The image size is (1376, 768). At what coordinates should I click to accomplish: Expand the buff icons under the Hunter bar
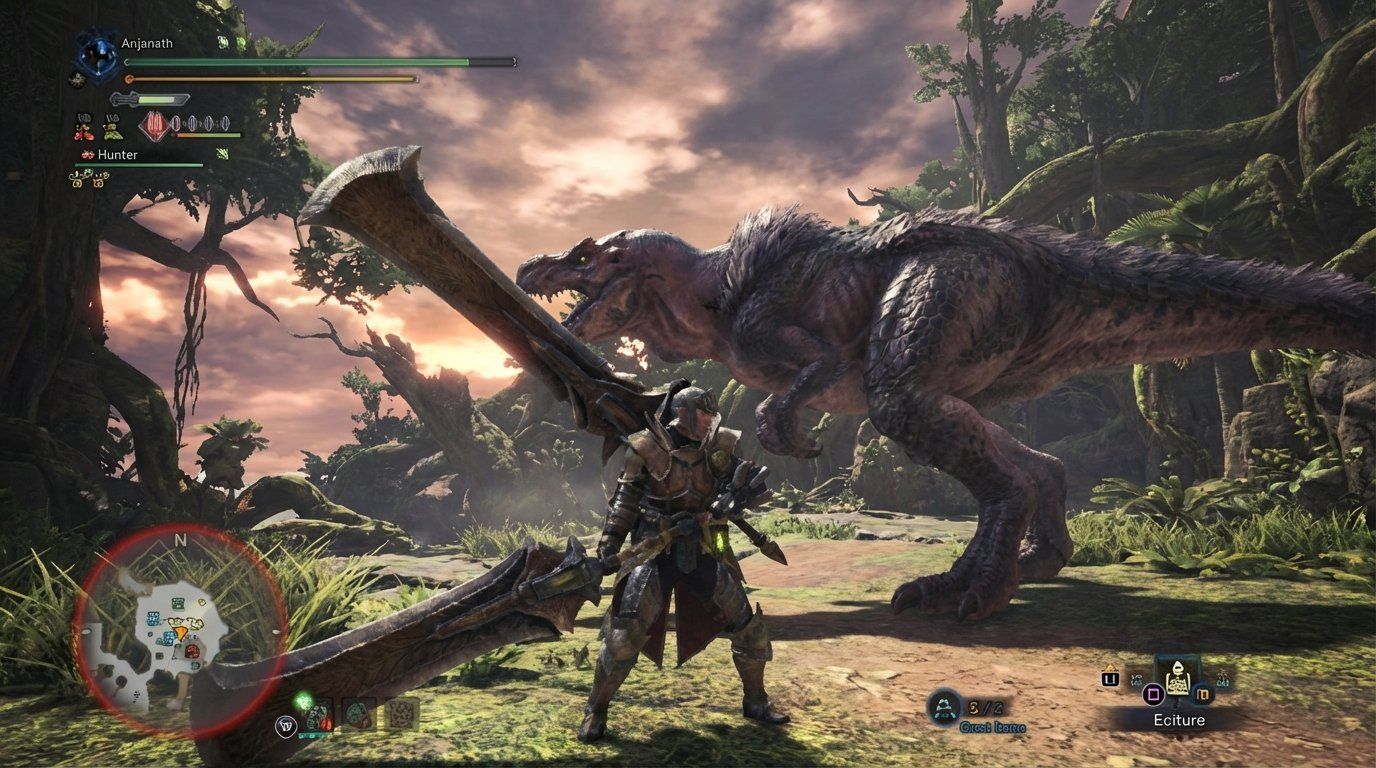pyautogui.click(x=88, y=177)
